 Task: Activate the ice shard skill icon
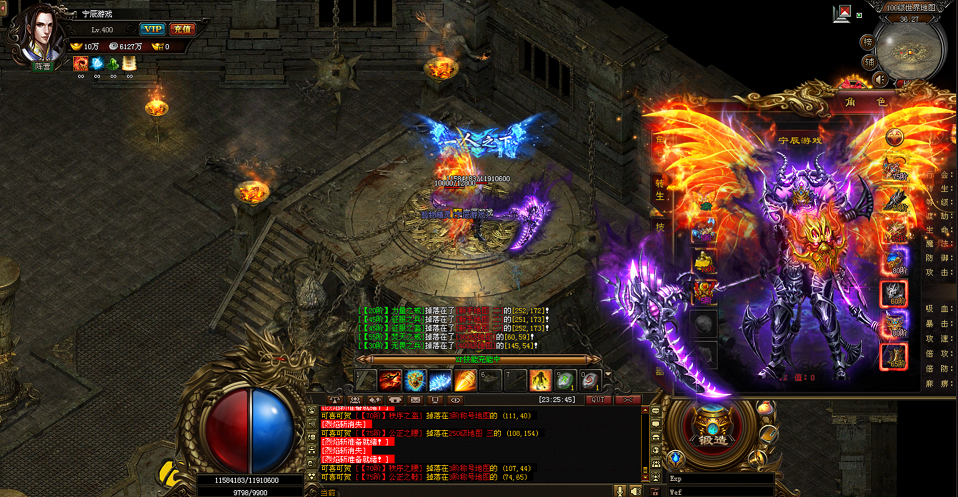pos(440,380)
